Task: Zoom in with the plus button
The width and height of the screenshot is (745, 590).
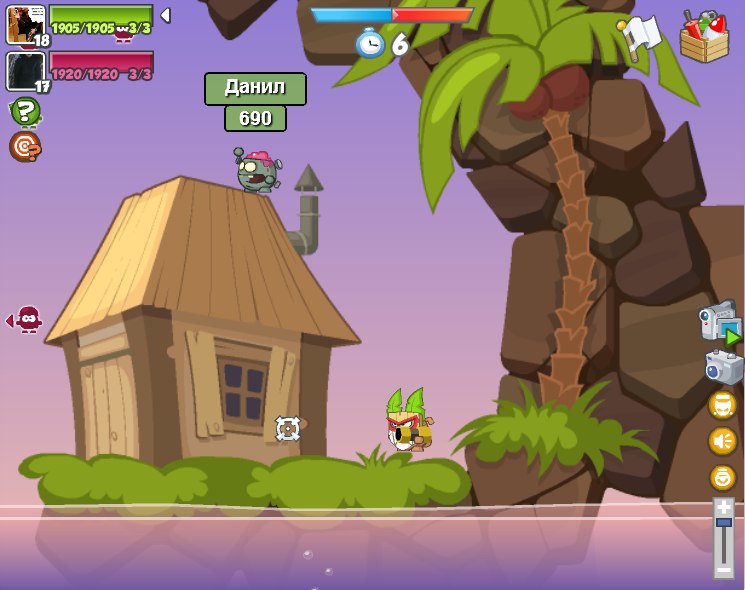Action: [x=724, y=508]
